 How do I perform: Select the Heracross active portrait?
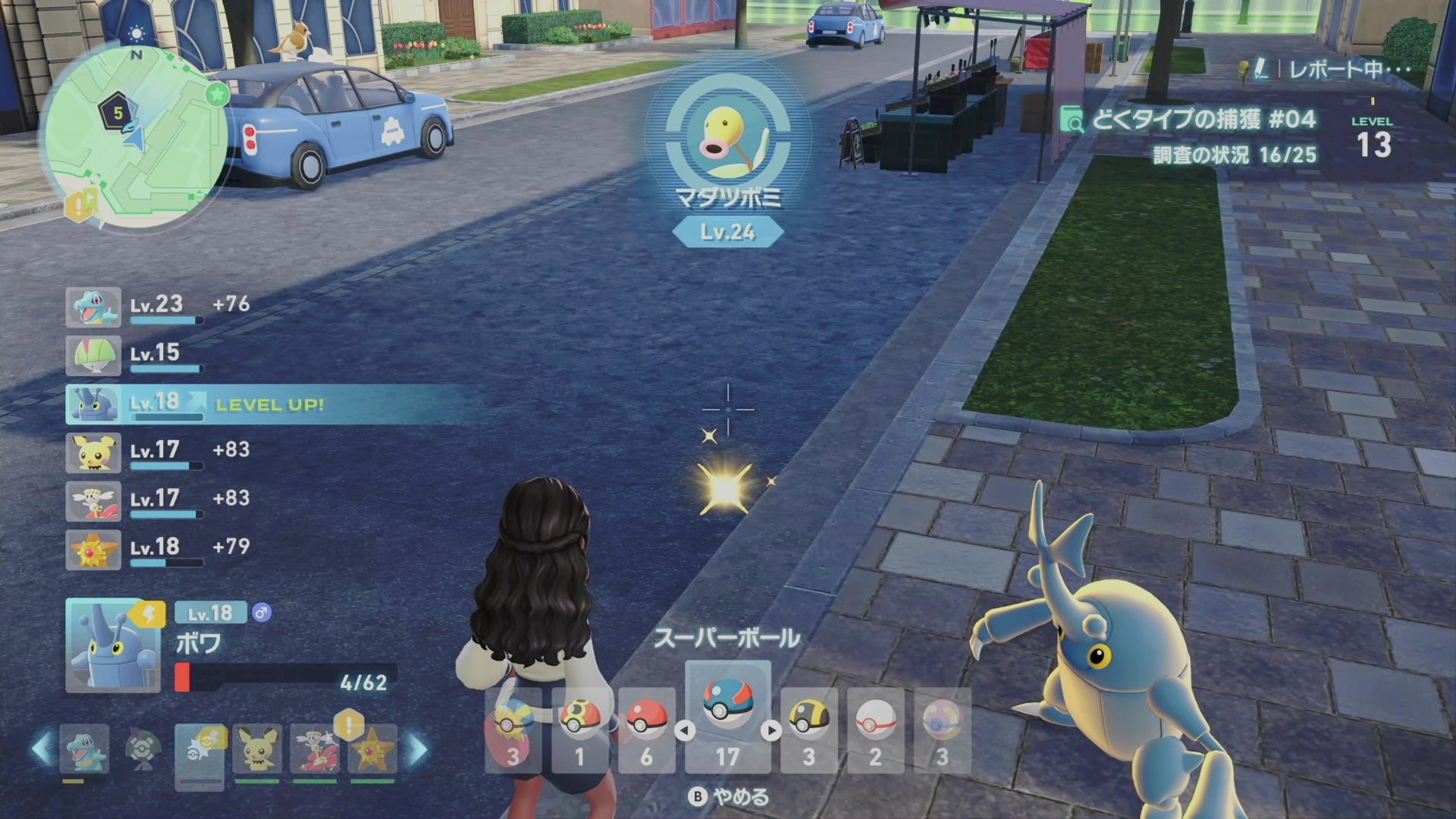[x=112, y=645]
